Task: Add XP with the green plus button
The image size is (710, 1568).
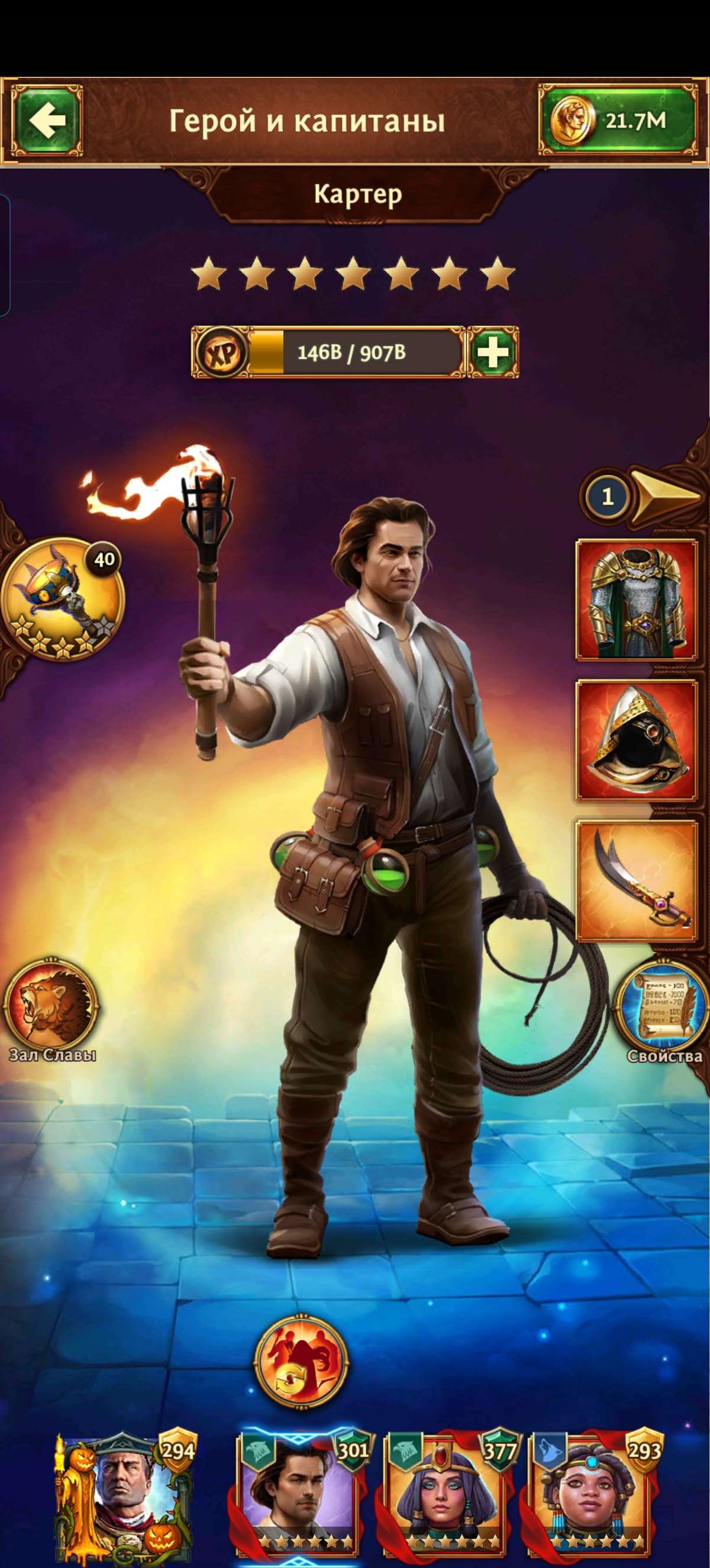Action: (x=492, y=352)
